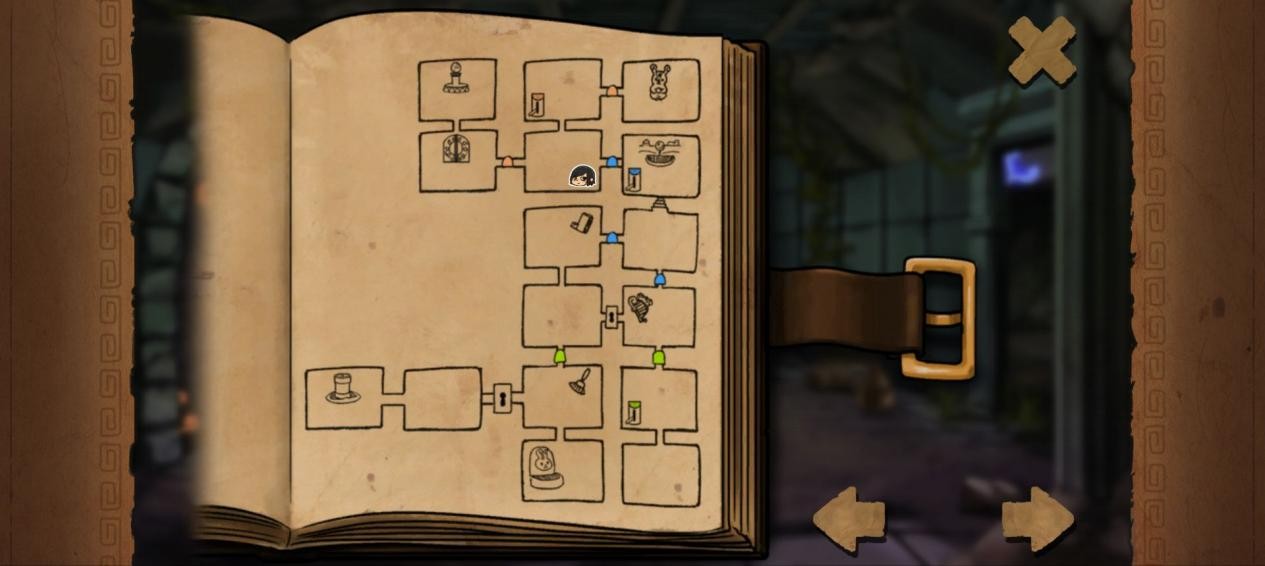This screenshot has height=566, width=1265.
Task: Close the journal map
Action: (1041, 49)
